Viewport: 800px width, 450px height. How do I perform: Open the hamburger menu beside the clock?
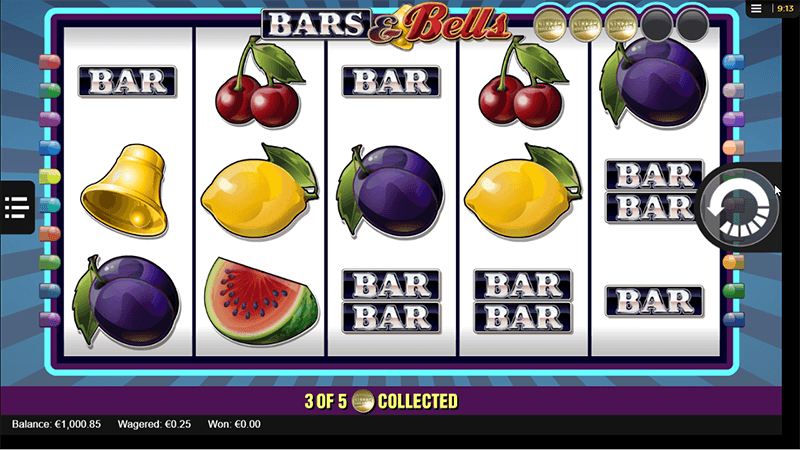(x=757, y=8)
